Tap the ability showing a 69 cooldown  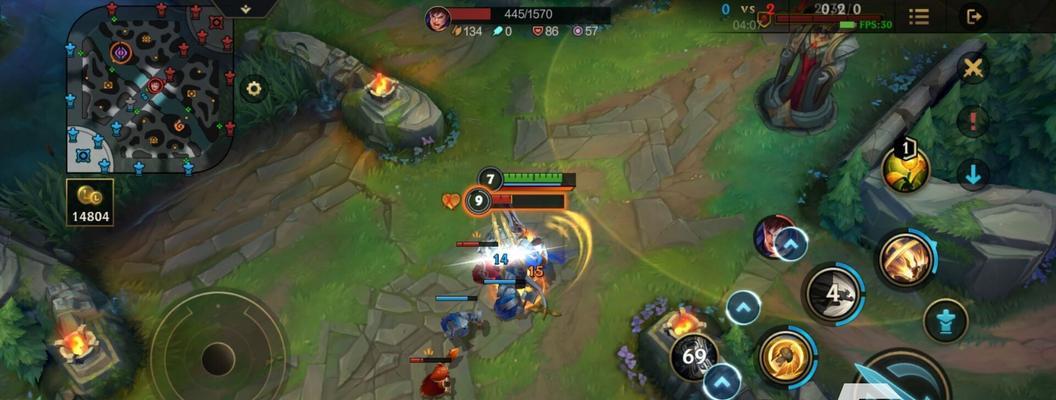[693, 357]
